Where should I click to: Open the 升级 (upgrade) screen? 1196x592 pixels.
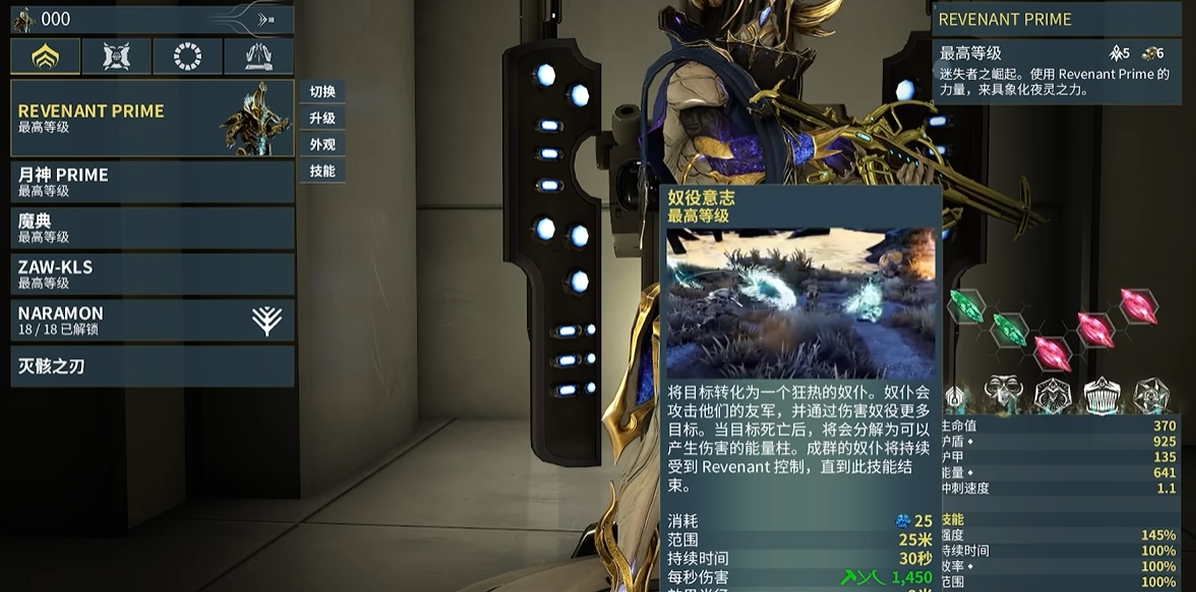(322, 118)
